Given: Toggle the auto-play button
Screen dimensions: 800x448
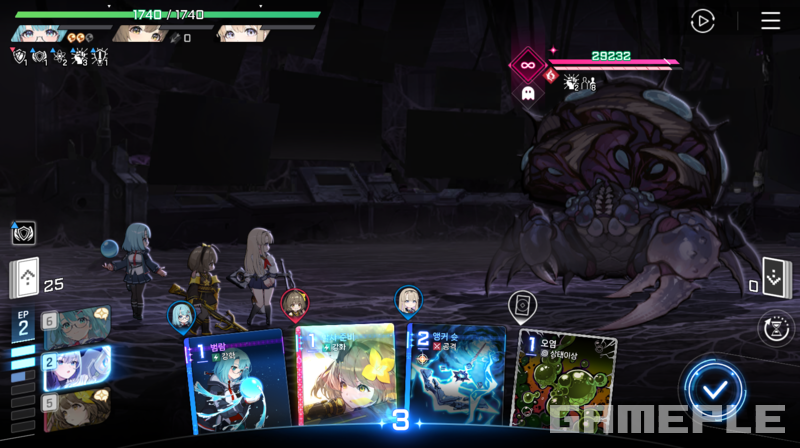Looking at the screenshot, I should pyautogui.click(x=703, y=21).
